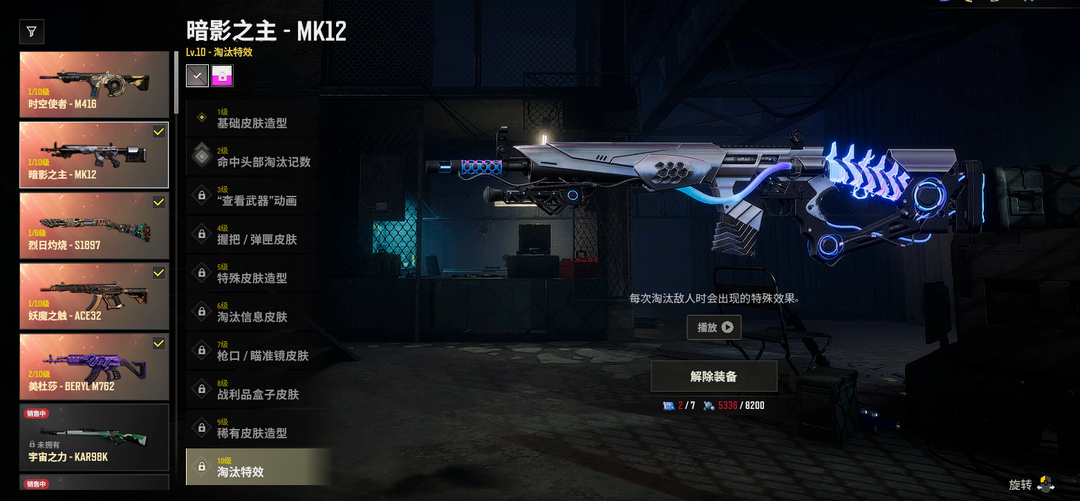Open the level 5 特殊皮肤造型 row
The width and height of the screenshot is (1080, 501).
258,274
